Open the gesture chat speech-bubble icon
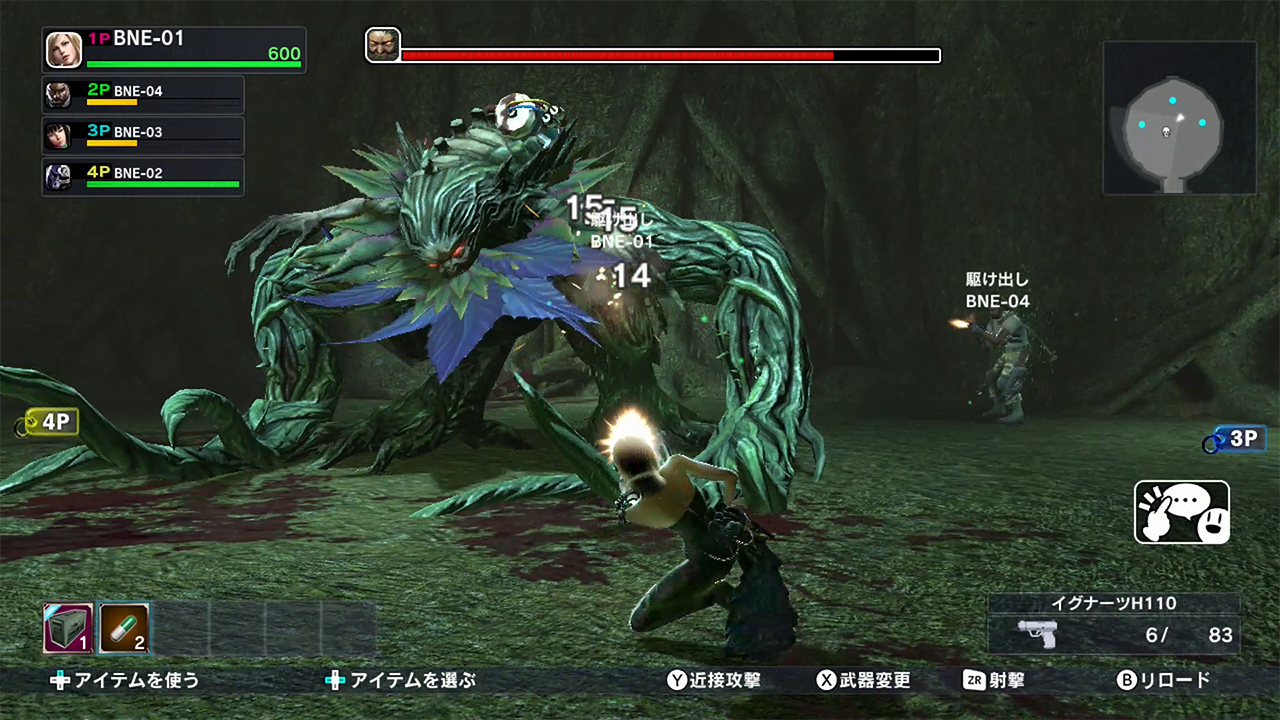 (1182, 512)
